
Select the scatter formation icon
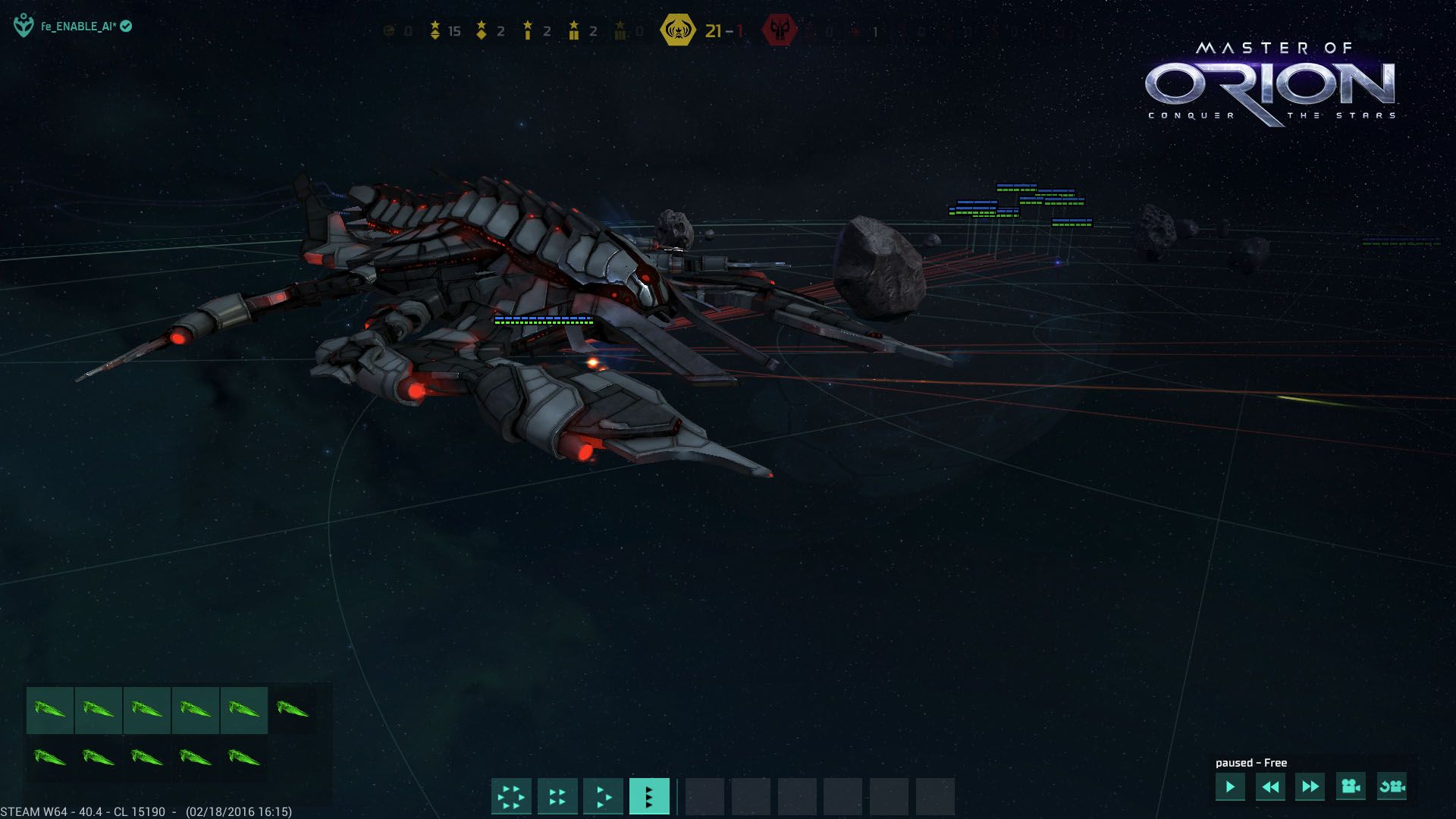coord(511,796)
